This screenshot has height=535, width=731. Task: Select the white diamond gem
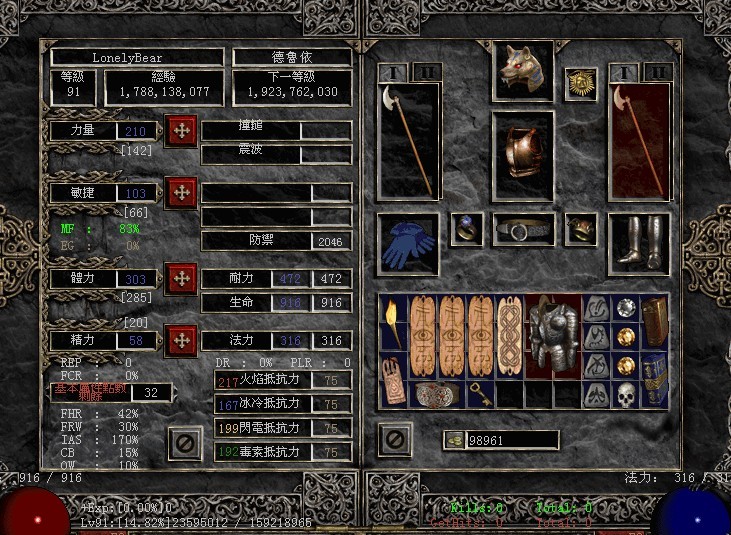[x=625, y=308]
